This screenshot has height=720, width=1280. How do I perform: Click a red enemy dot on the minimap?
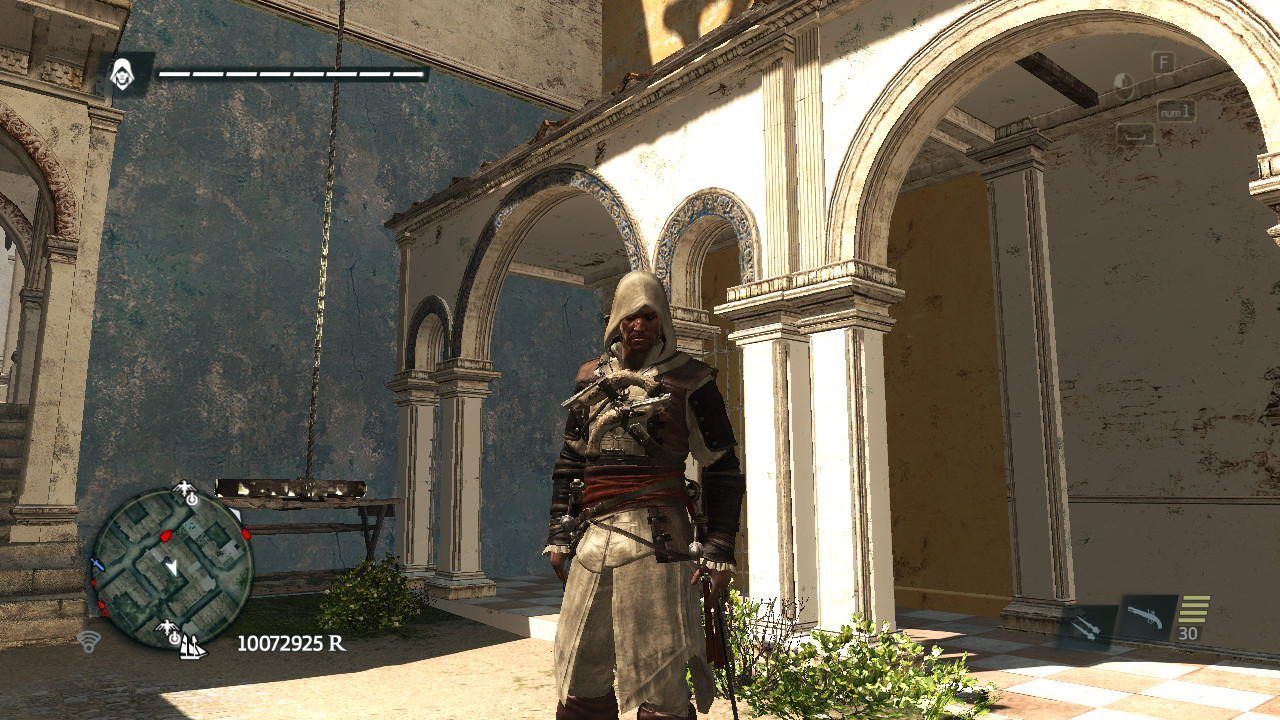click(165, 536)
